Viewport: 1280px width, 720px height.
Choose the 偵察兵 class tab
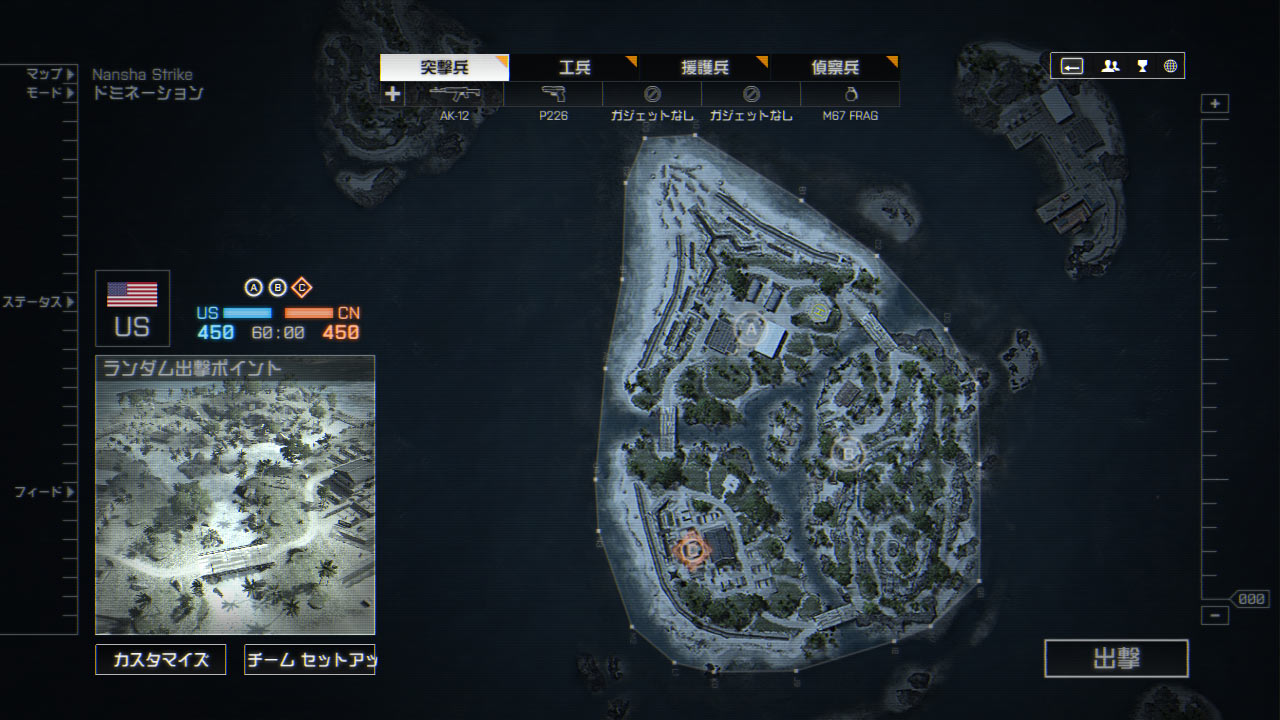835,68
